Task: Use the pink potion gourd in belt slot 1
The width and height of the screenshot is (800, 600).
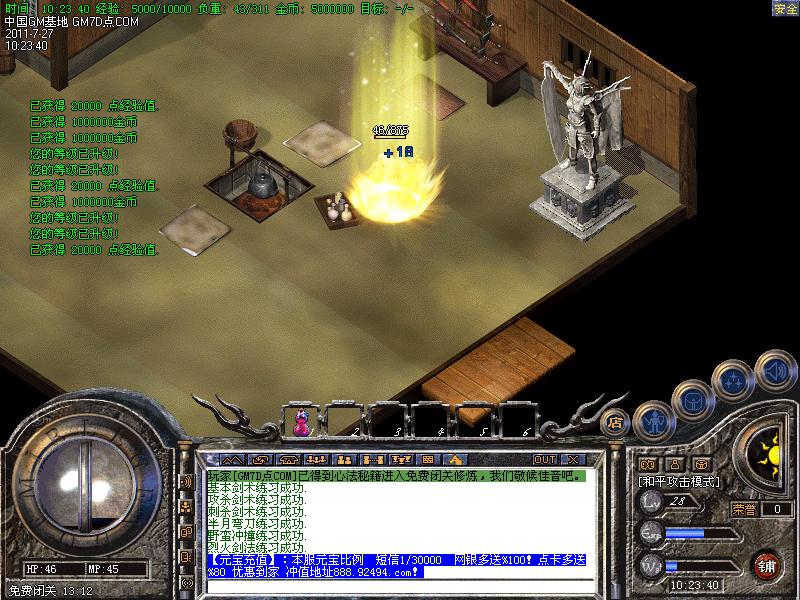Action: 301,422
